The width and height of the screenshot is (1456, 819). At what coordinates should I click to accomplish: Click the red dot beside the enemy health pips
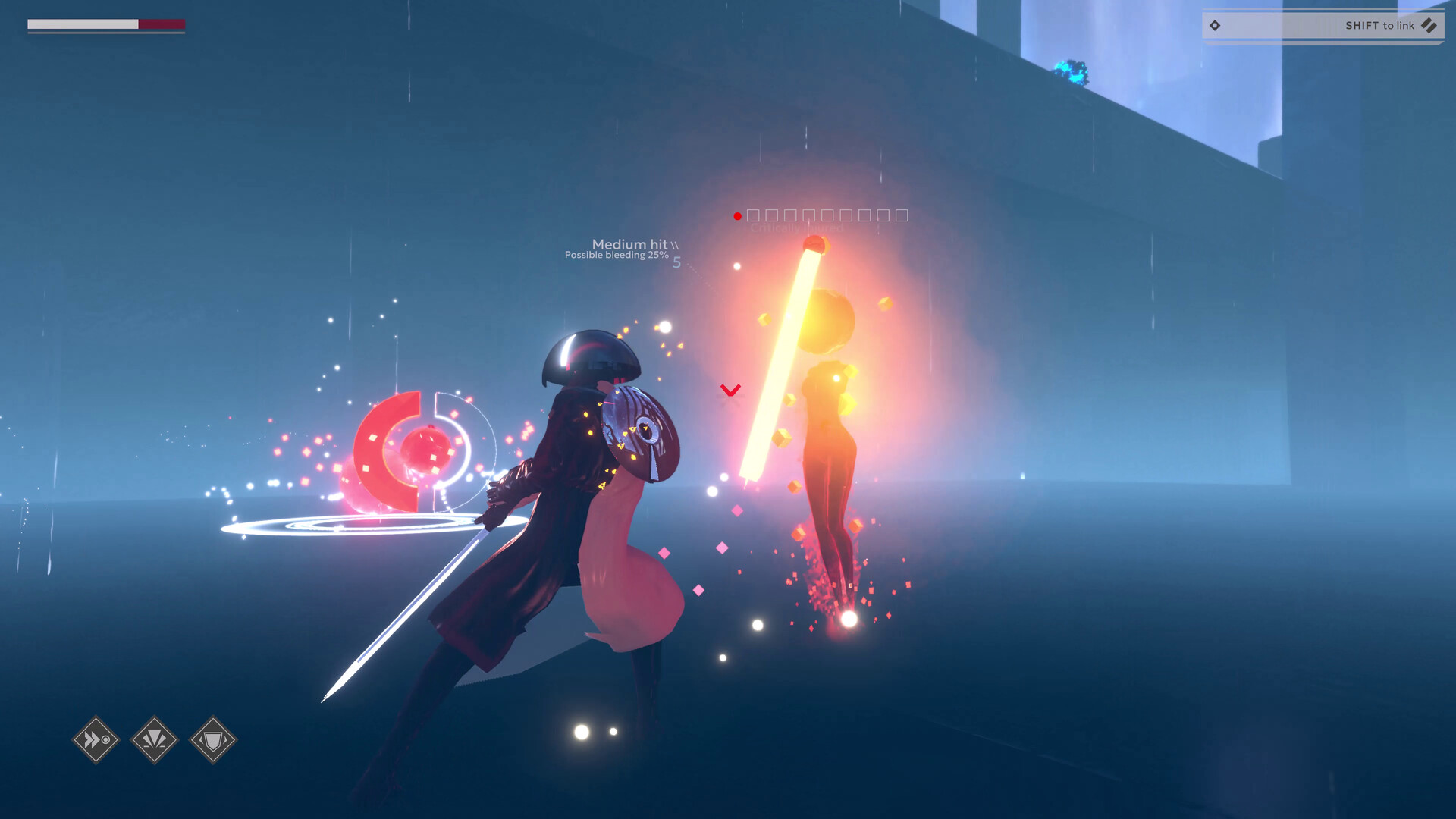(736, 215)
